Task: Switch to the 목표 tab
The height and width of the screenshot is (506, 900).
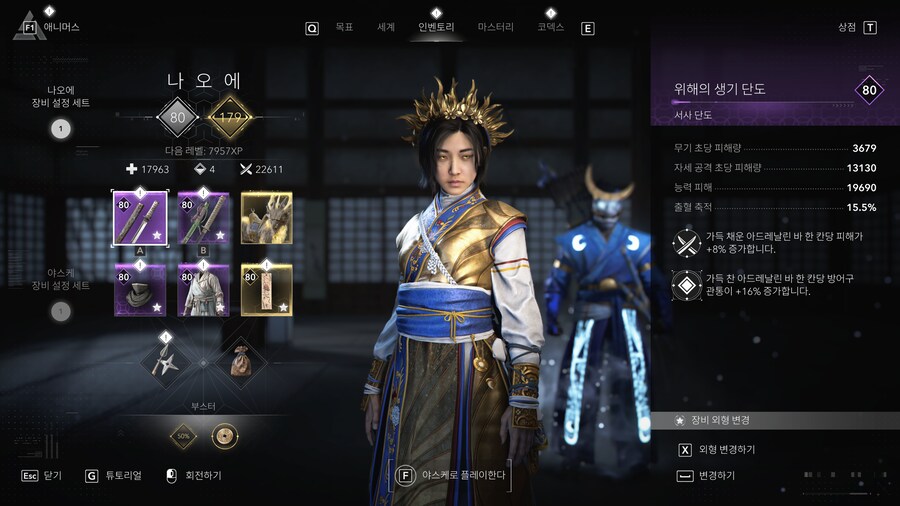Action: tap(344, 27)
